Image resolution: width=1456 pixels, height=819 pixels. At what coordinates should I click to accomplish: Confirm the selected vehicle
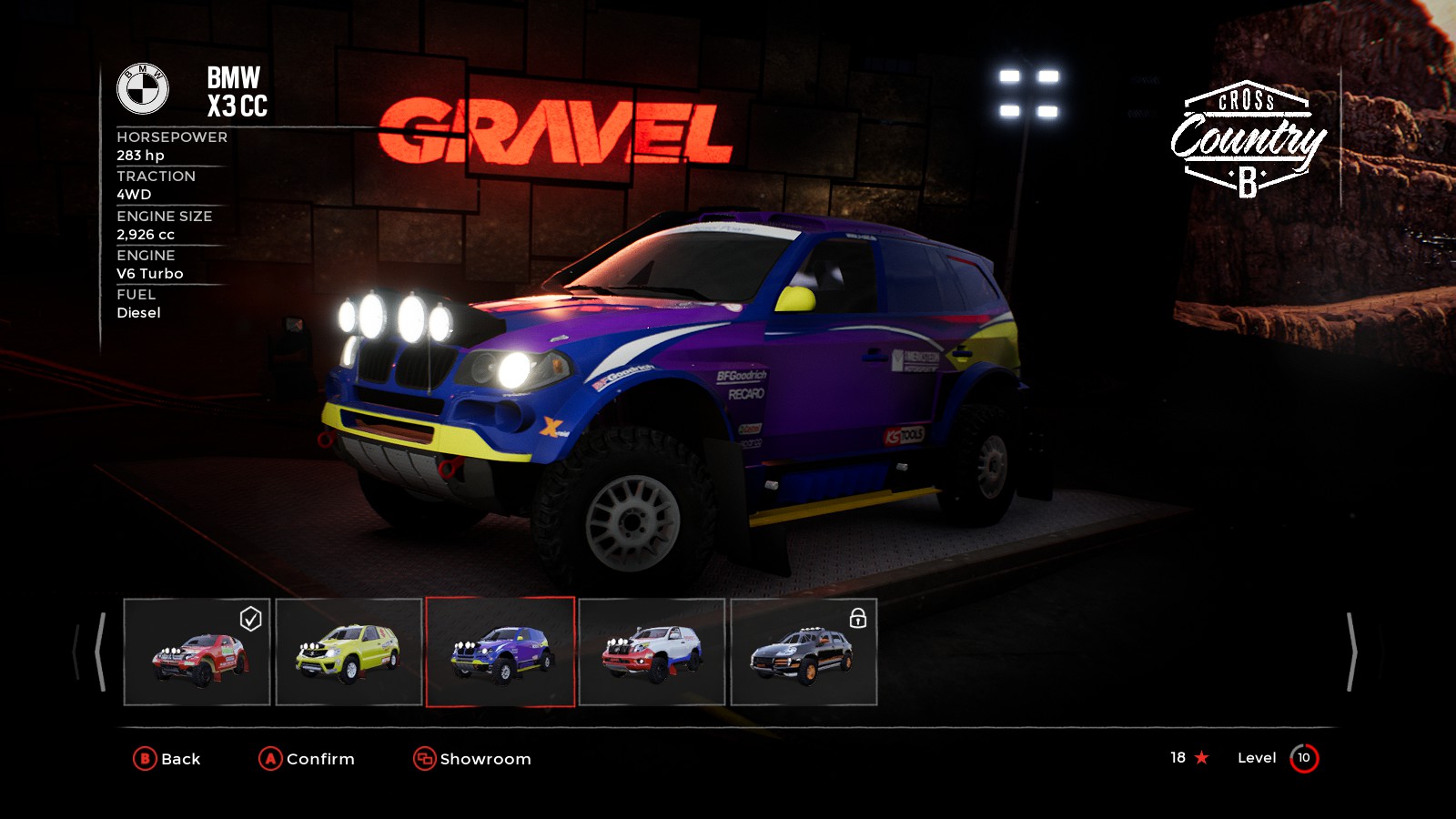click(x=307, y=759)
